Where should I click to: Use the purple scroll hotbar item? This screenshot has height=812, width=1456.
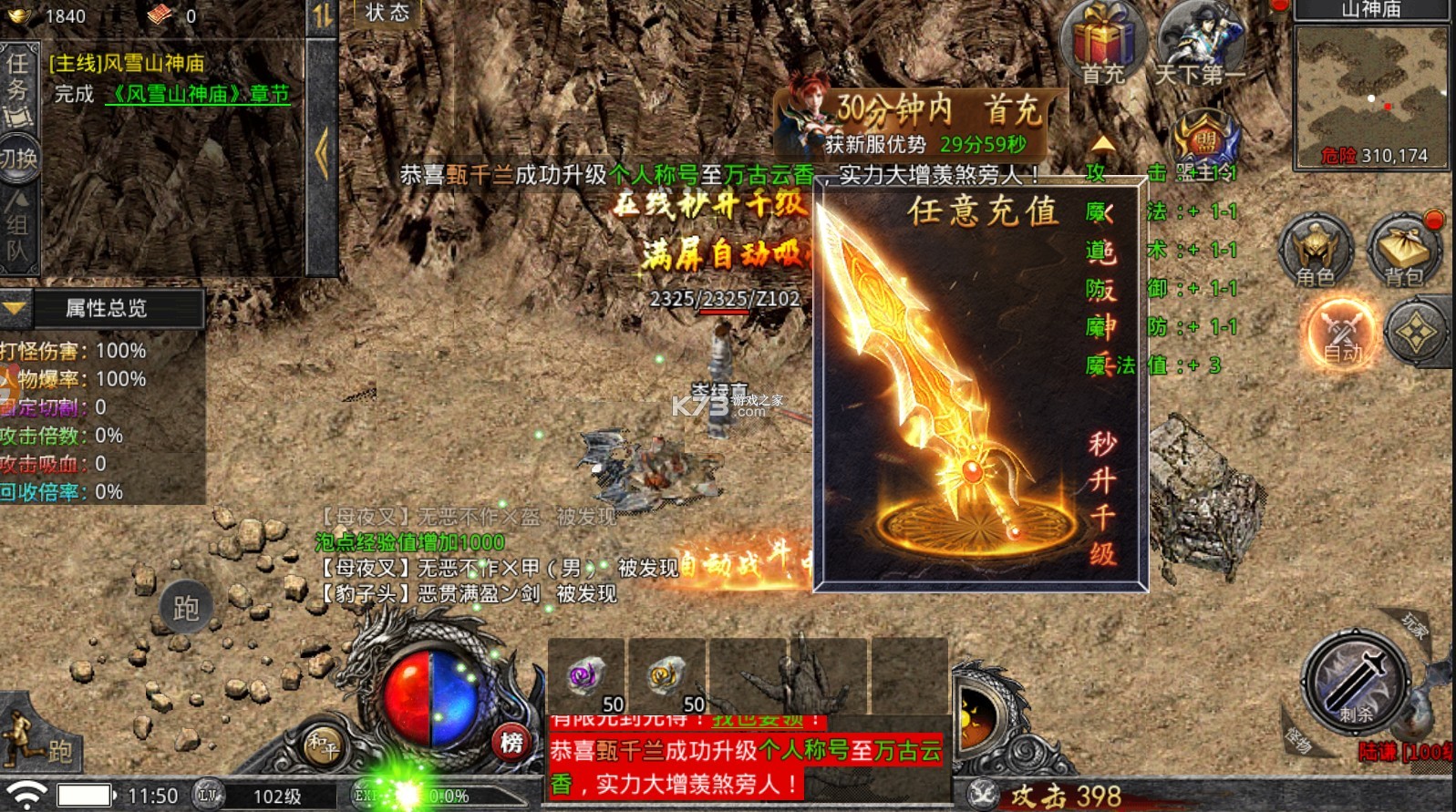(586, 677)
